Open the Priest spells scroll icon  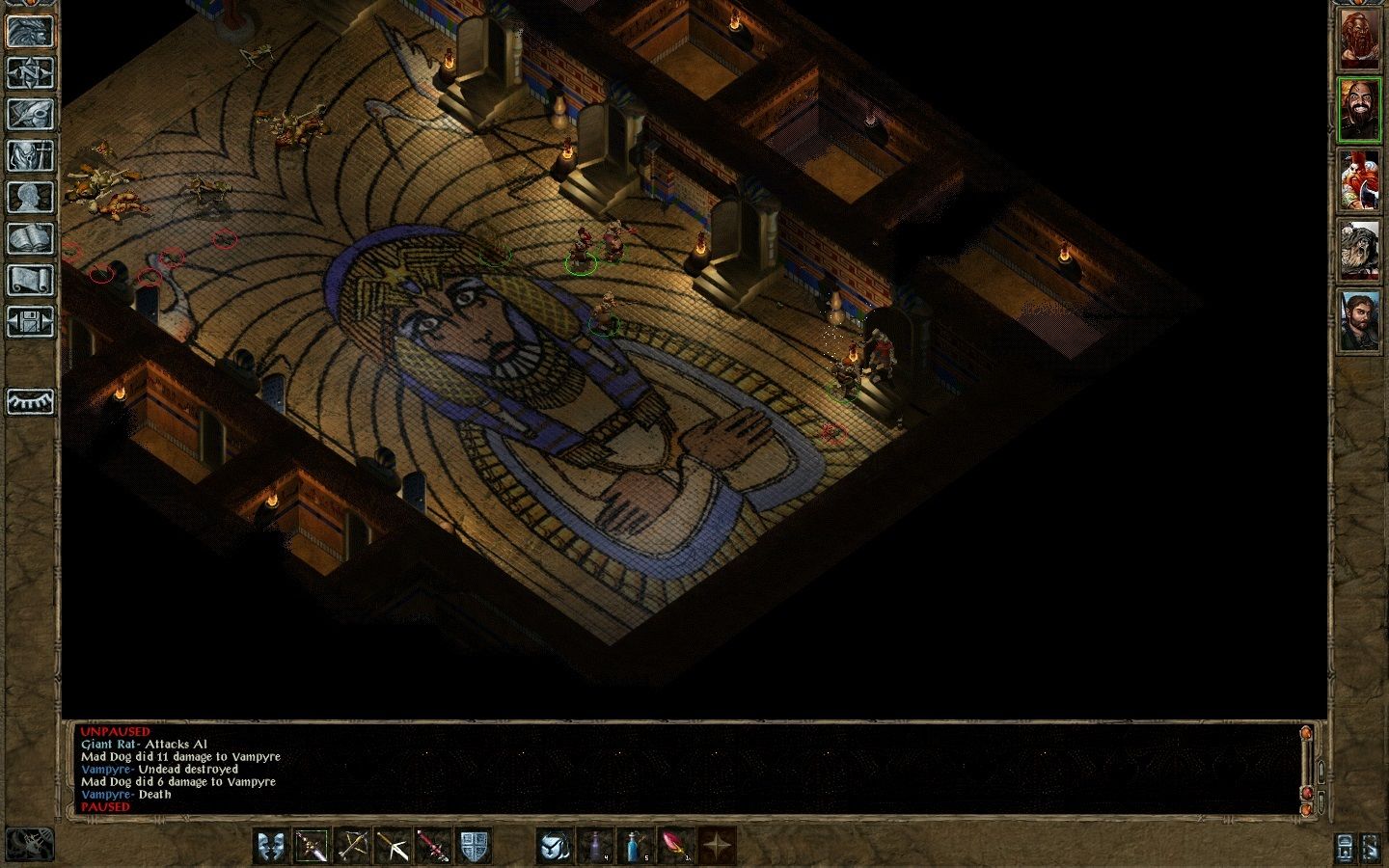coord(31,280)
